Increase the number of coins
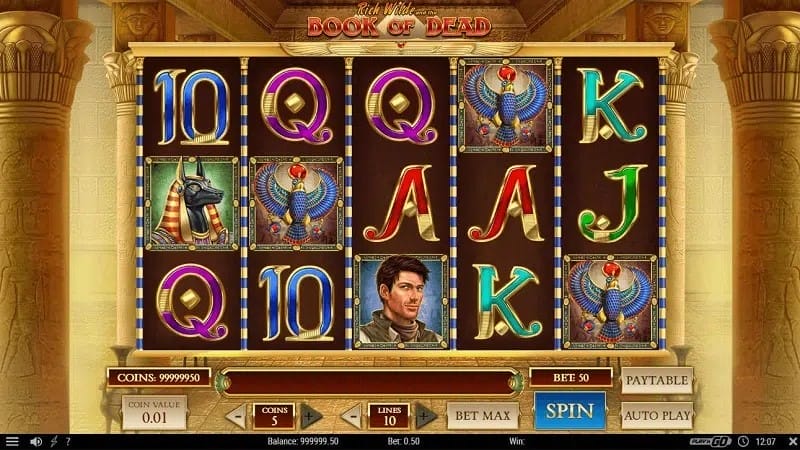This screenshot has height=450, width=800. point(311,415)
